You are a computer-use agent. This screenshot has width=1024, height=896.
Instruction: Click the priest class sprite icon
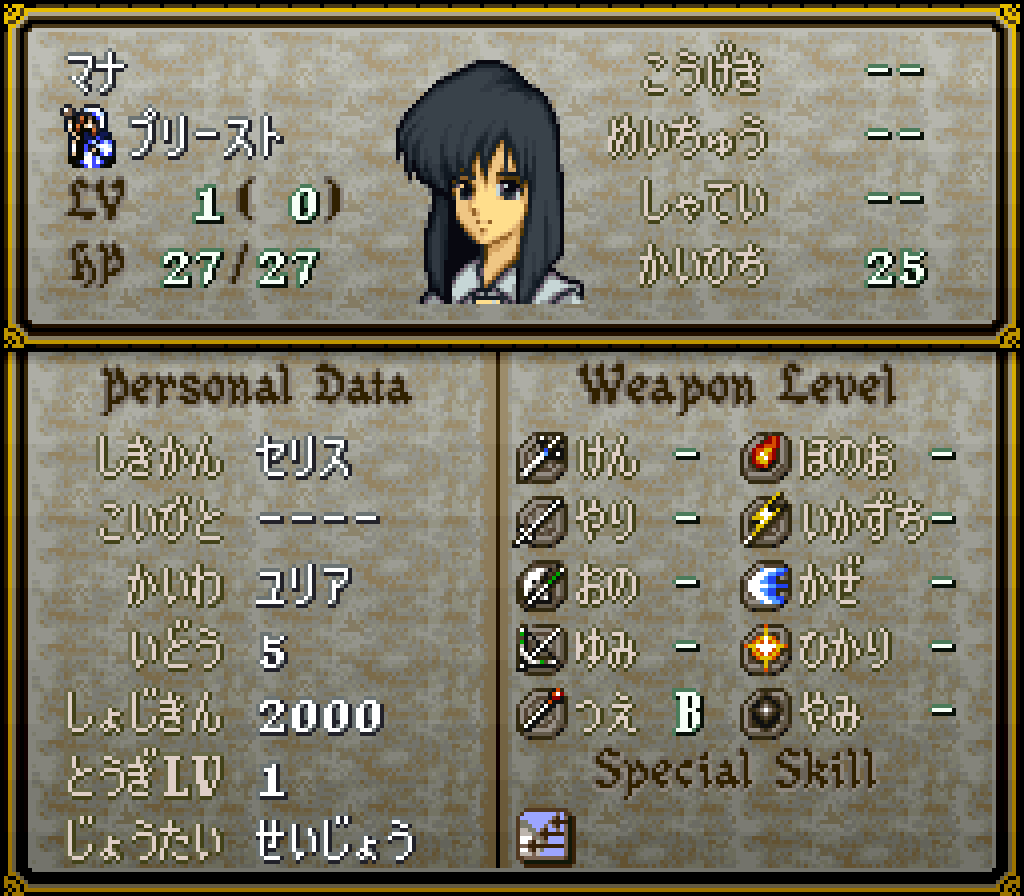click(x=92, y=136)
